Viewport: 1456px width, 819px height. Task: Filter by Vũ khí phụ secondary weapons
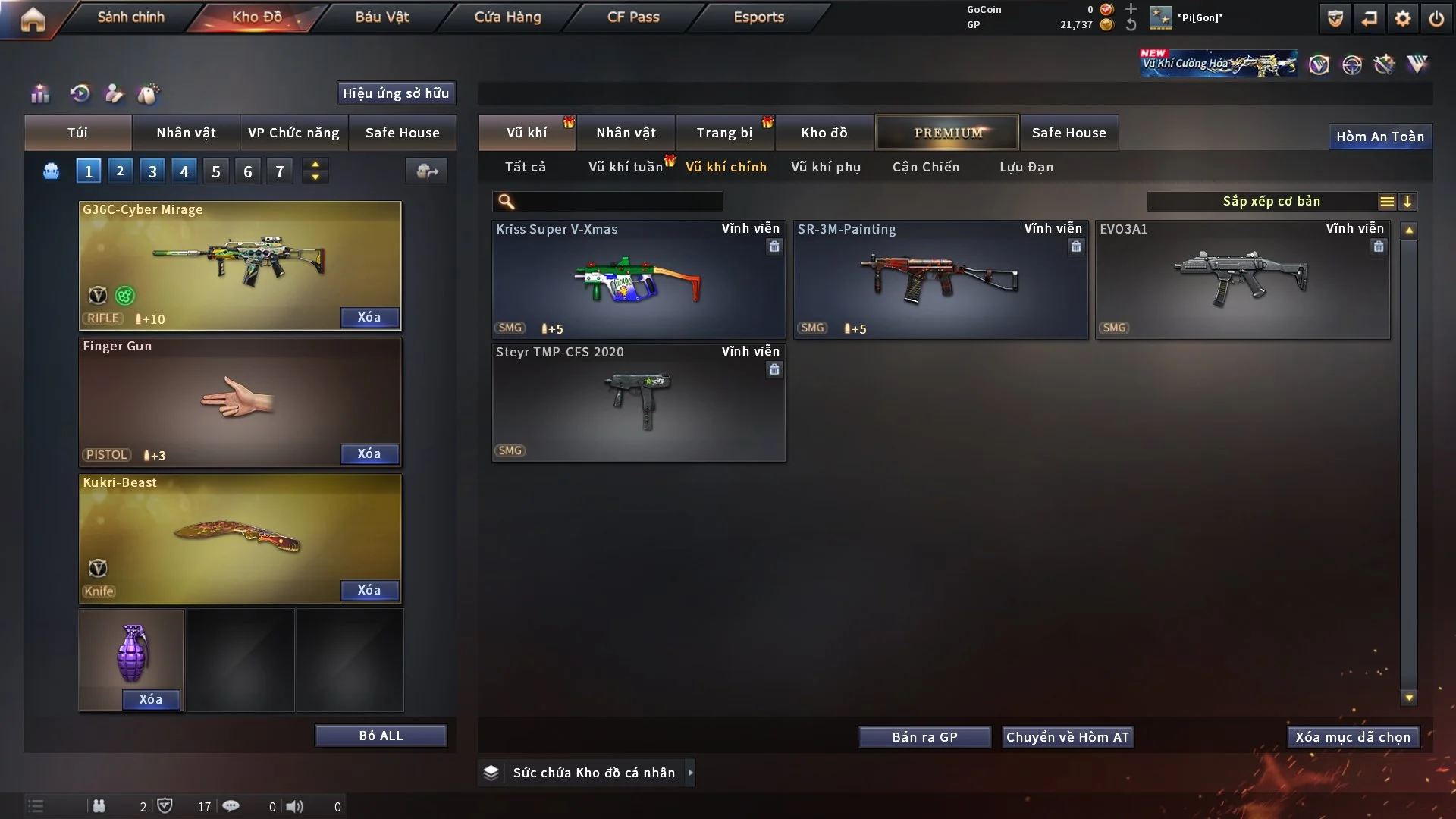826,167
